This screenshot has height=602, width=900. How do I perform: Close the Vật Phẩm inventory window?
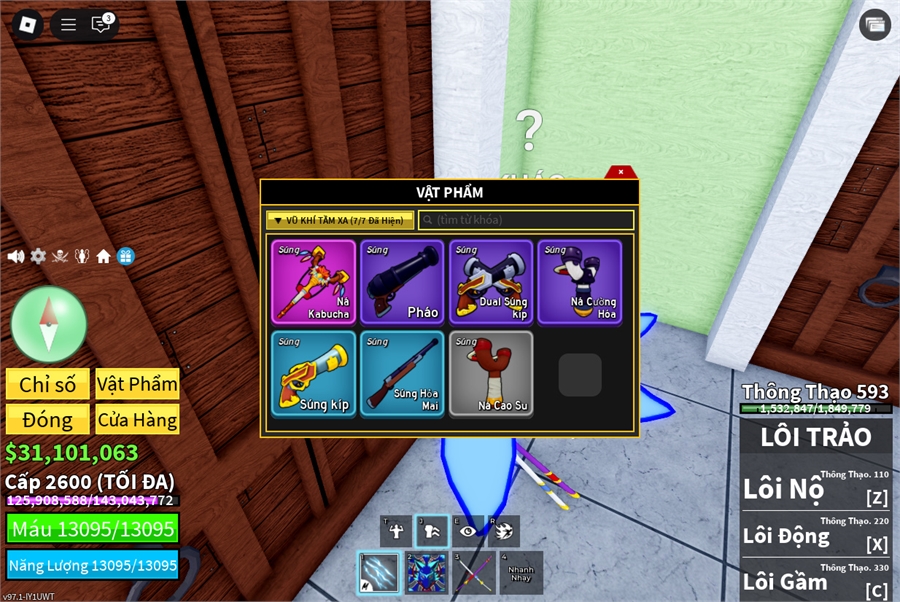(x=620, y=173)
